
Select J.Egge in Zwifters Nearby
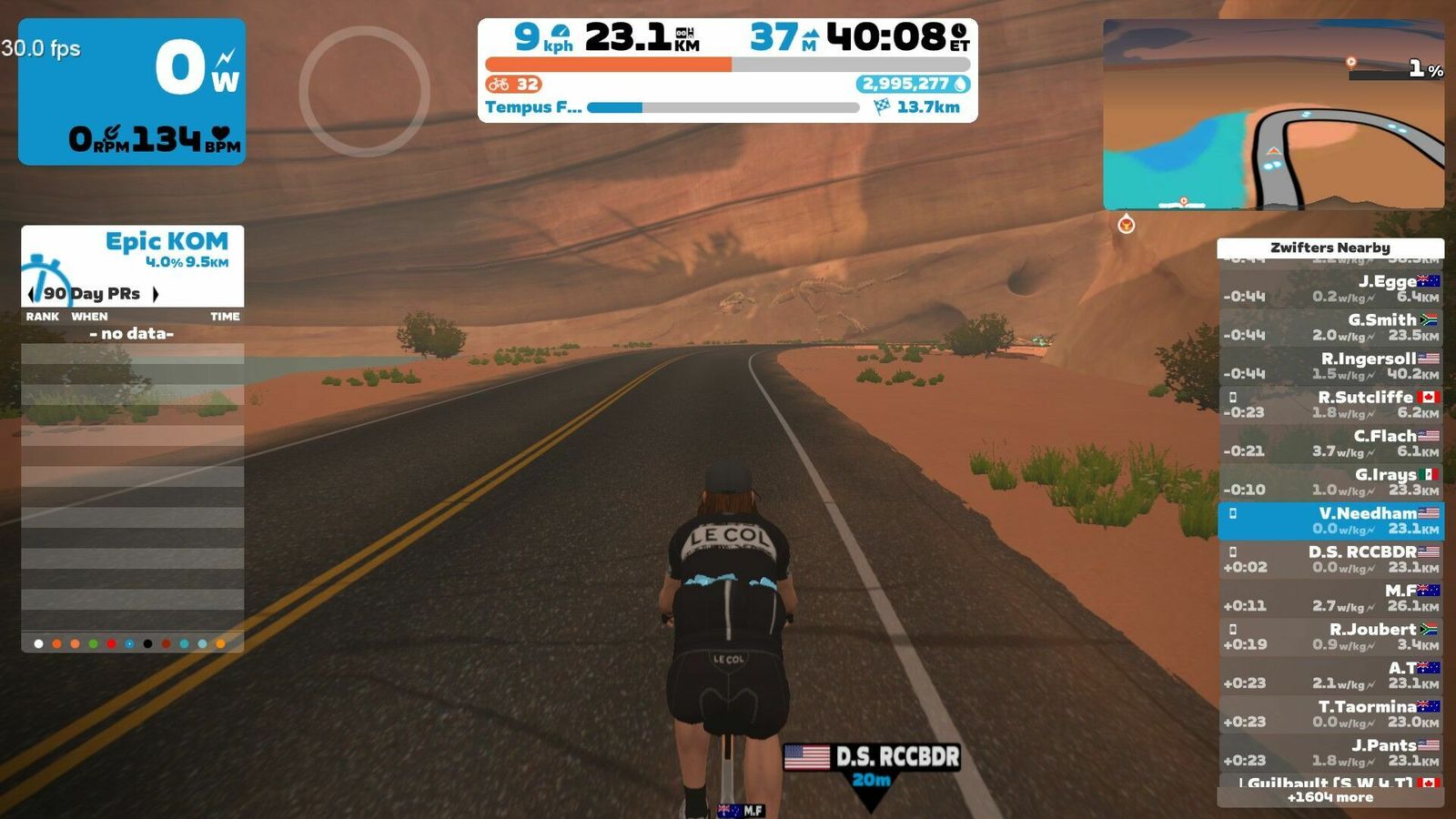[x=1330, y=288]
